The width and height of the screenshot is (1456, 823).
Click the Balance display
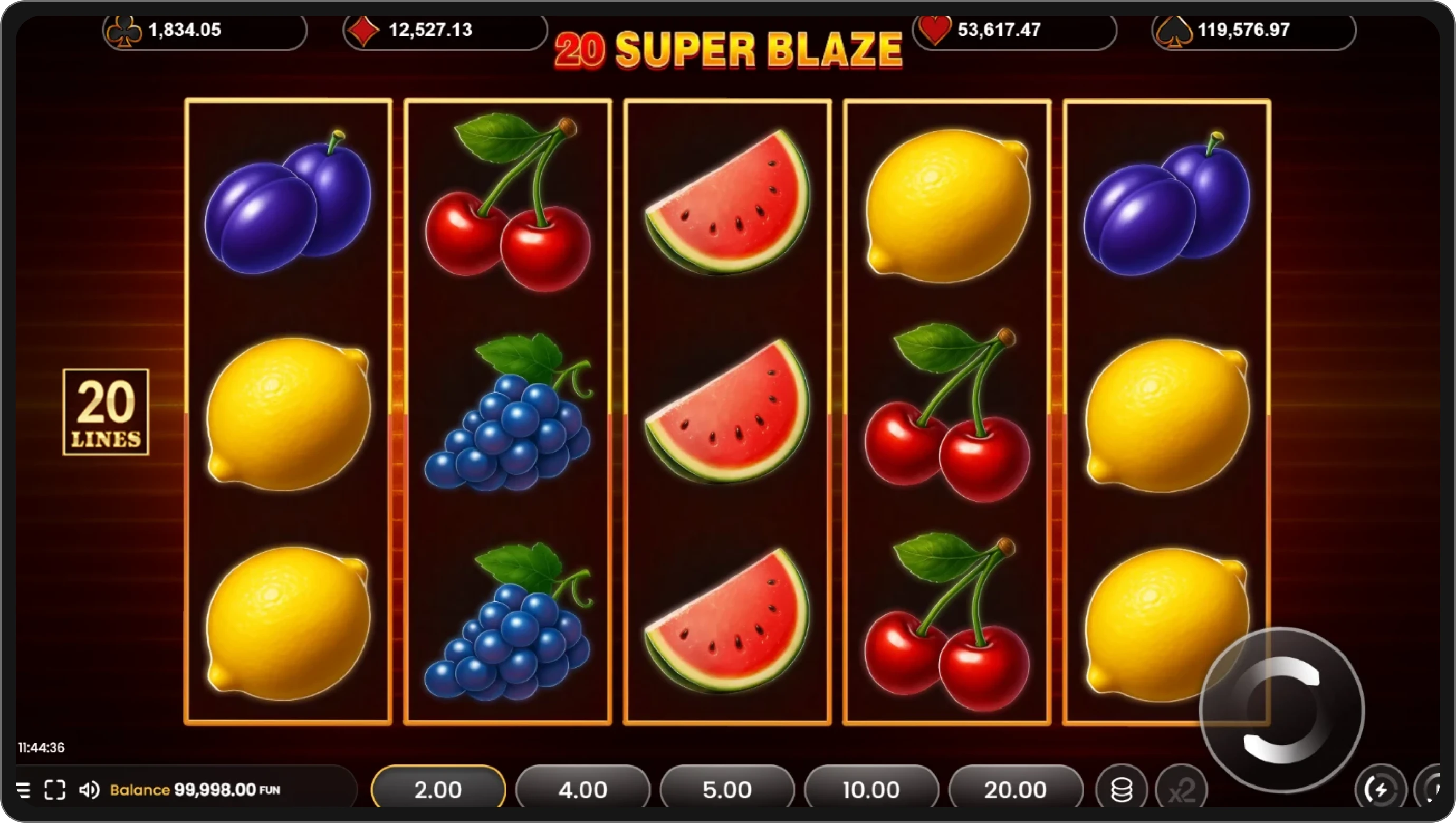coord(195,790)
